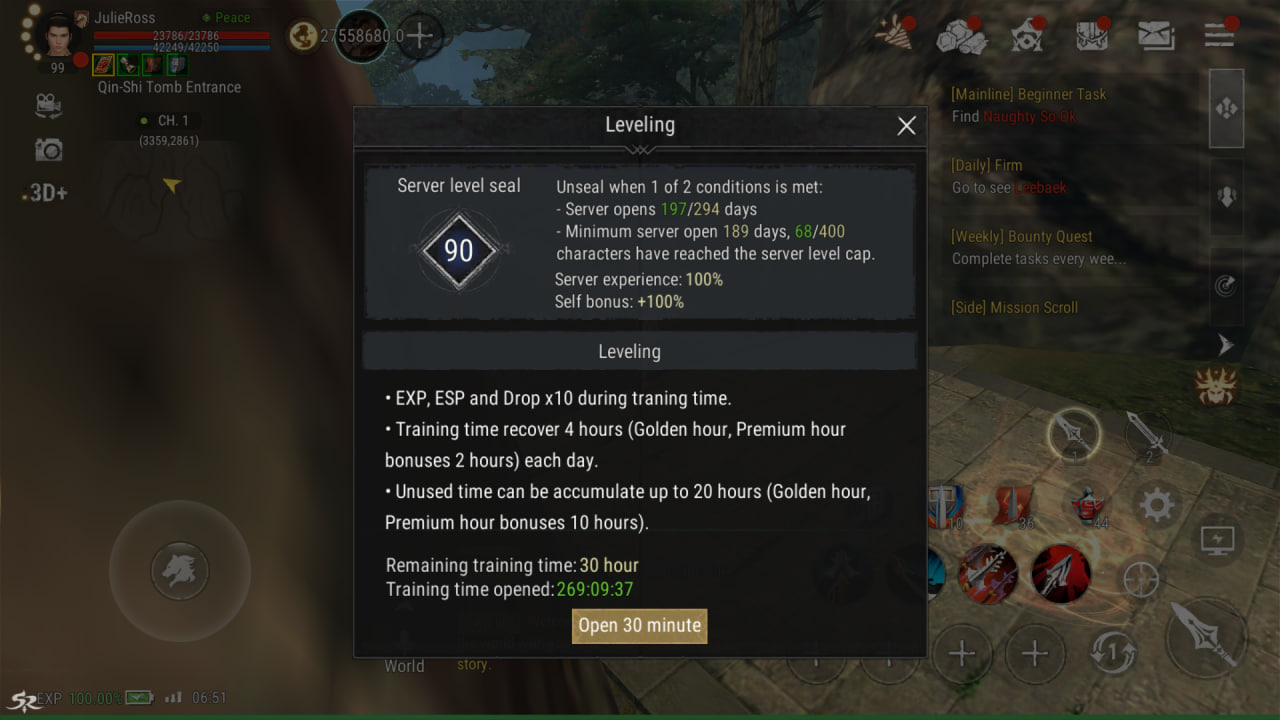Open the screenshot camera tool
This screenshot has width=1280, height=720.
coord(48,150)
